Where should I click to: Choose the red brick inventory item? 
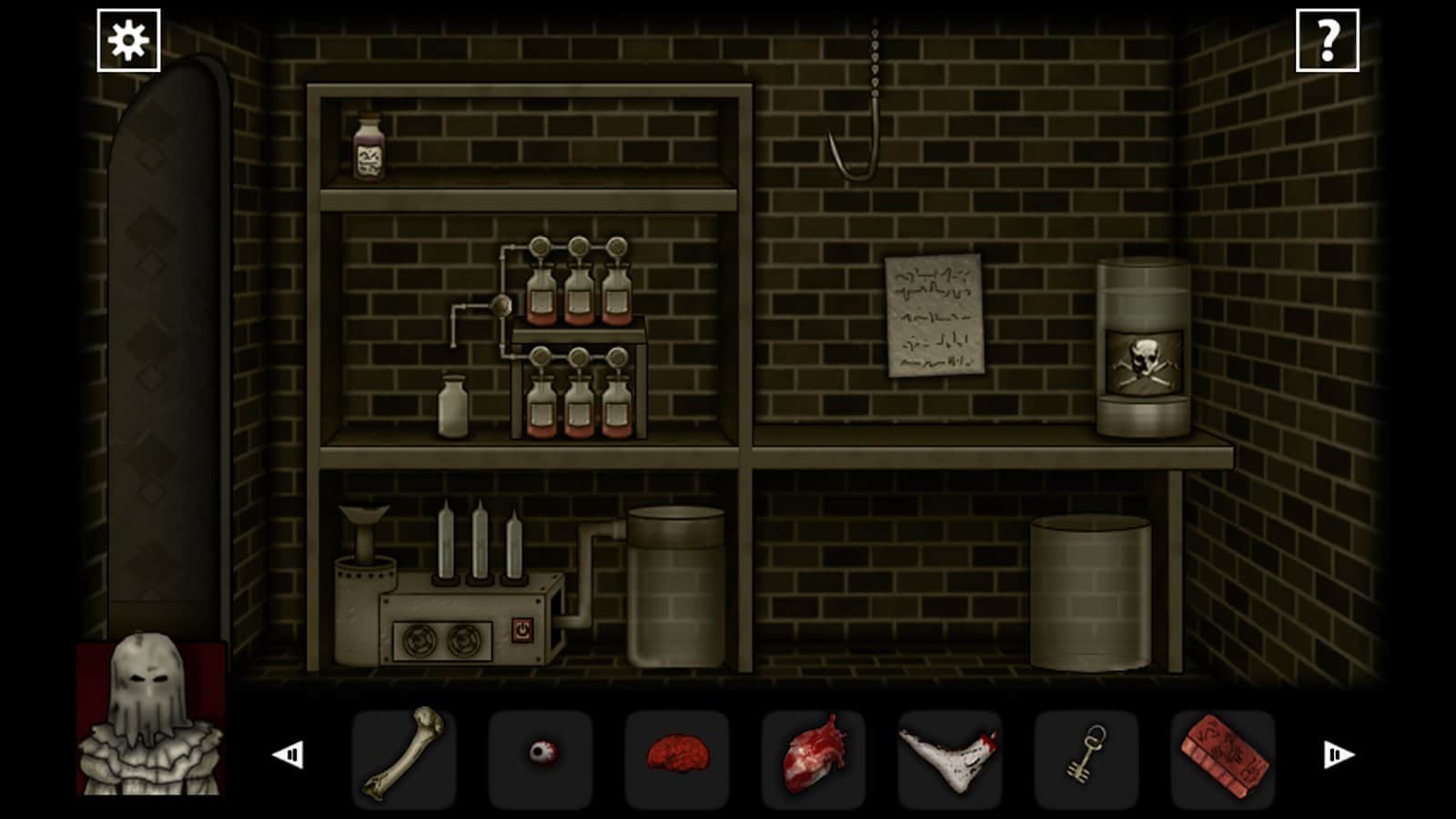click(1223, 755)
